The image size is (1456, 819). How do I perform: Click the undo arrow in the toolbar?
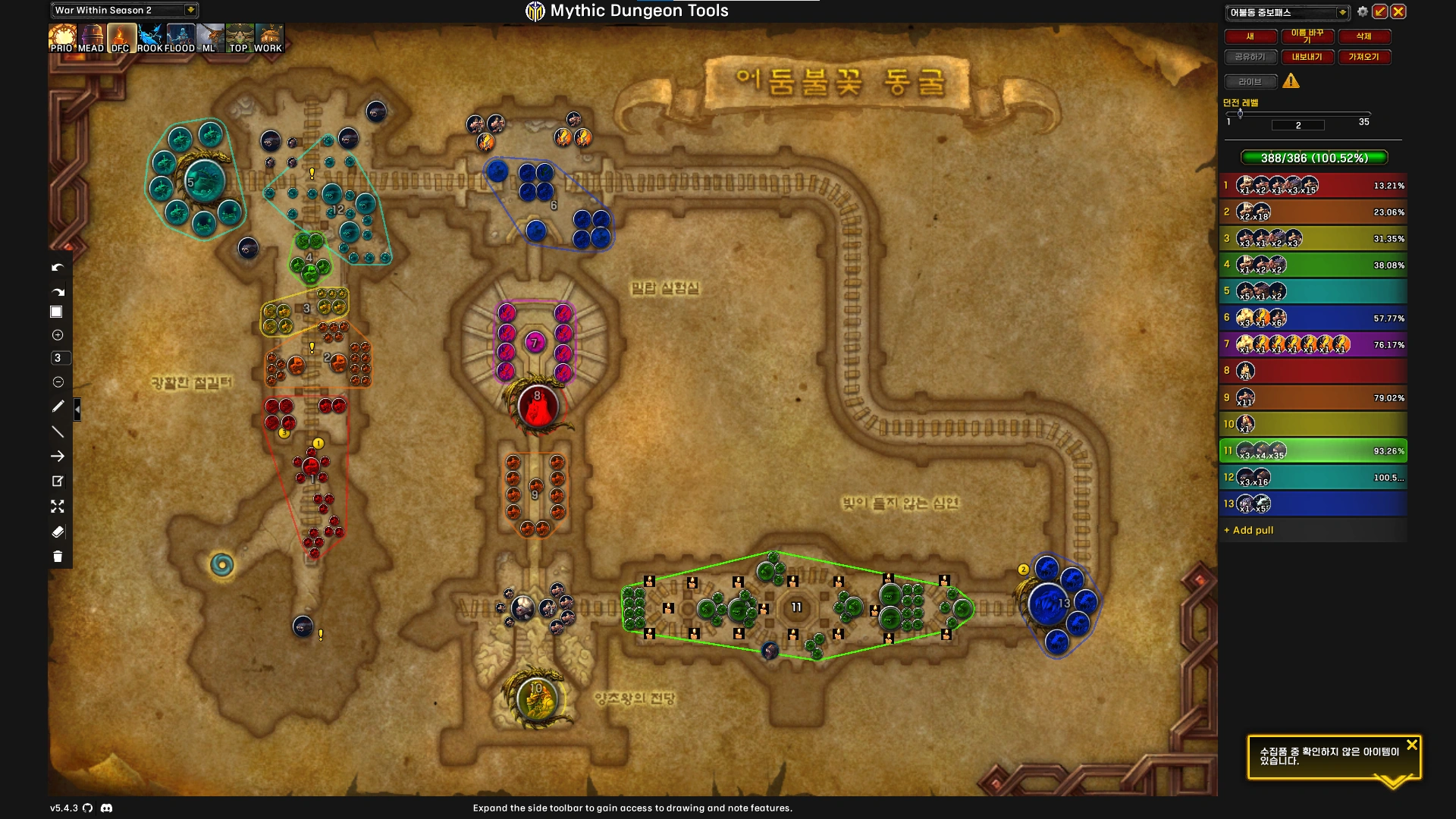click(x=58, y=268)
